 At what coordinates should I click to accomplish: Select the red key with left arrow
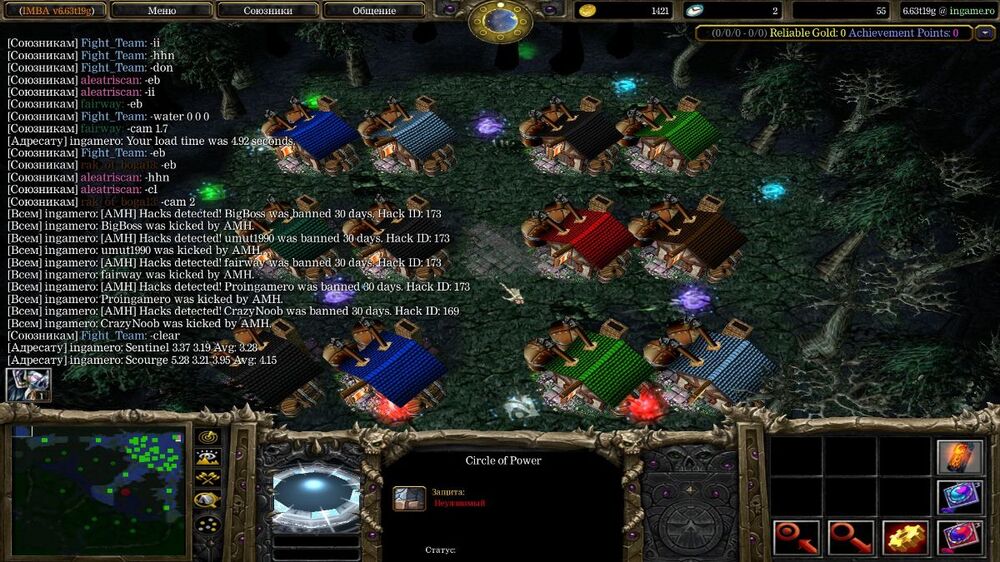click(797, 538)
